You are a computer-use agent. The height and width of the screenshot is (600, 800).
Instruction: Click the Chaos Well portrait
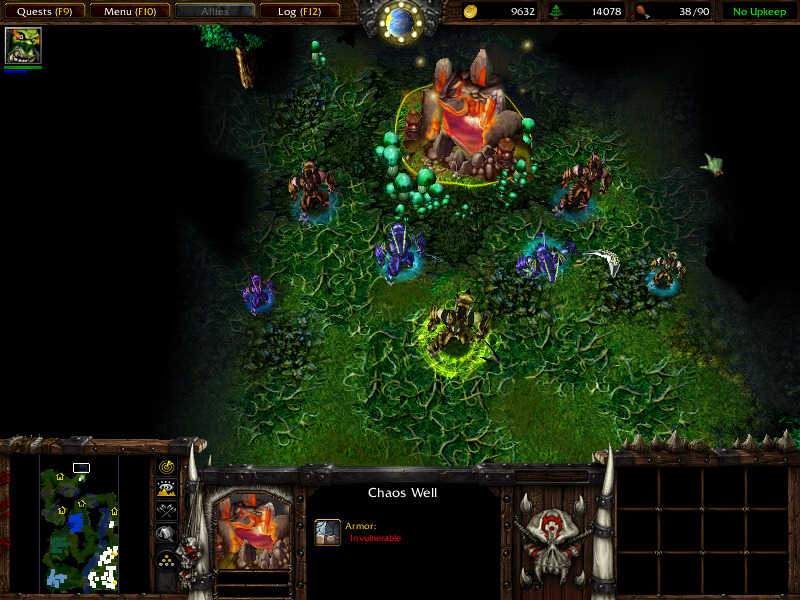tap(254, 529)
